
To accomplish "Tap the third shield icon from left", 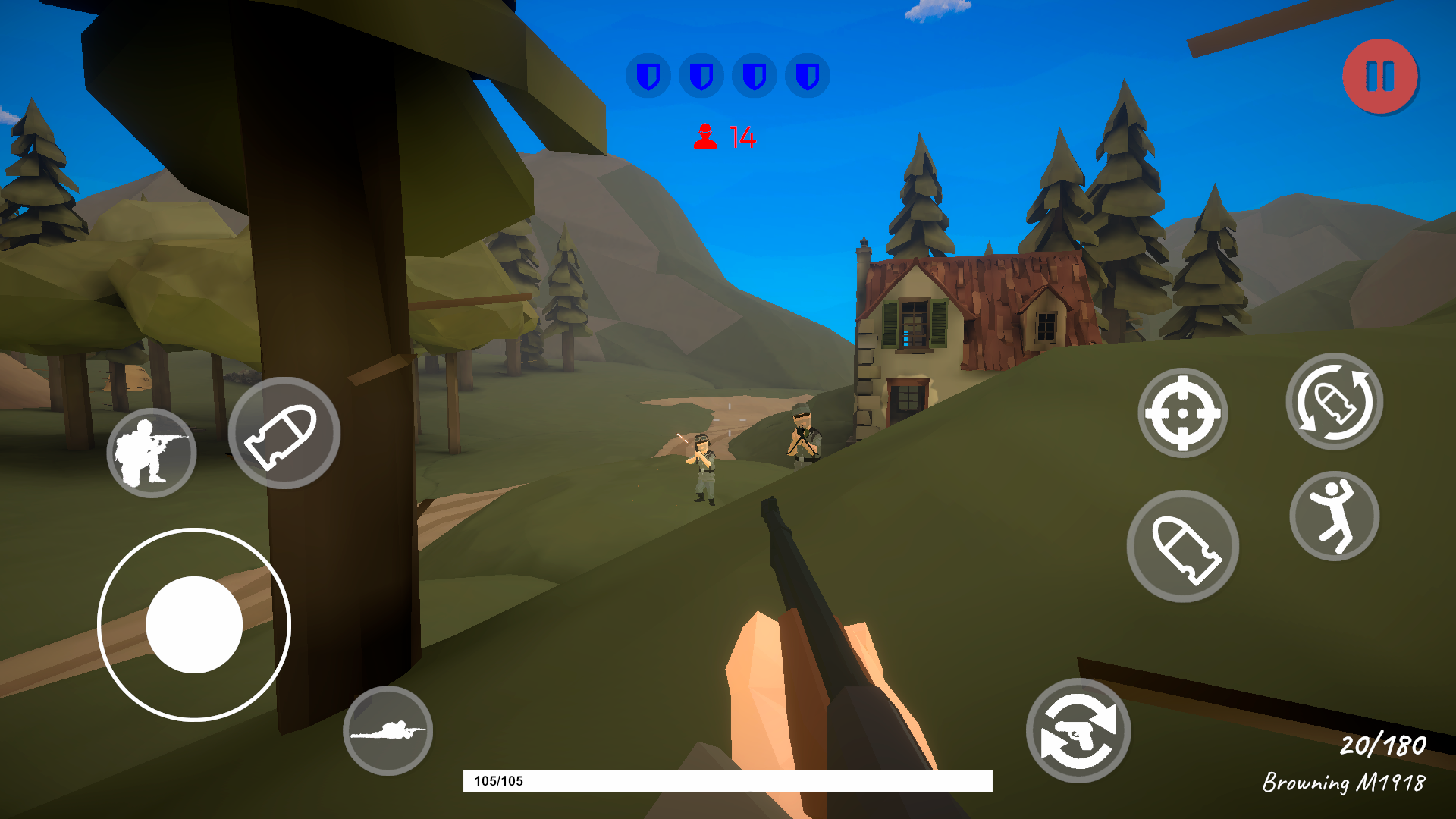I will (755, 75).
